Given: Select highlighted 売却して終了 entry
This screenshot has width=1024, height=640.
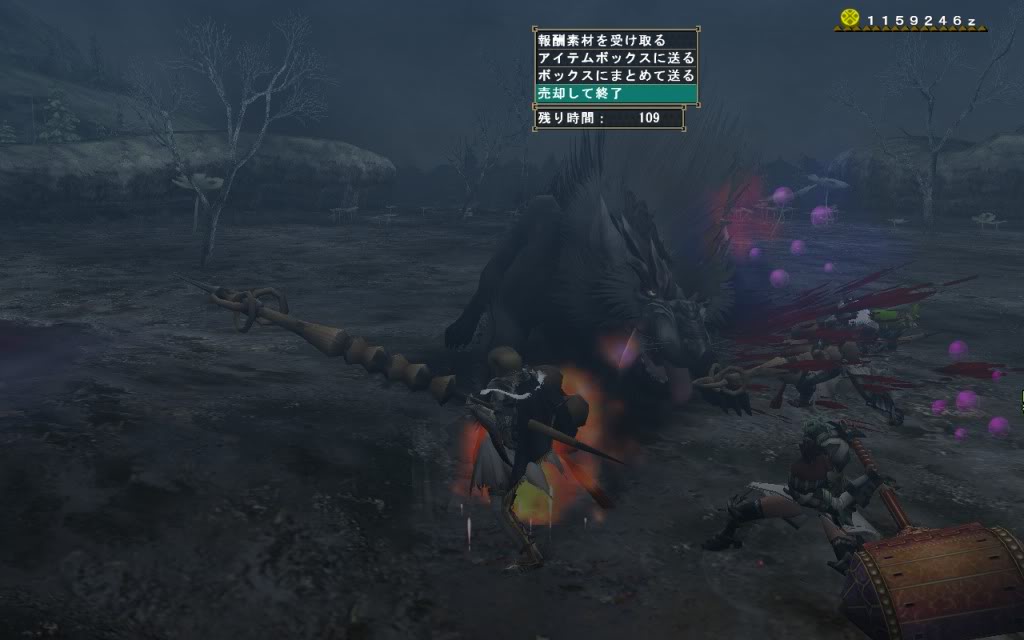Looking at the screenshot, I should 614,93.
